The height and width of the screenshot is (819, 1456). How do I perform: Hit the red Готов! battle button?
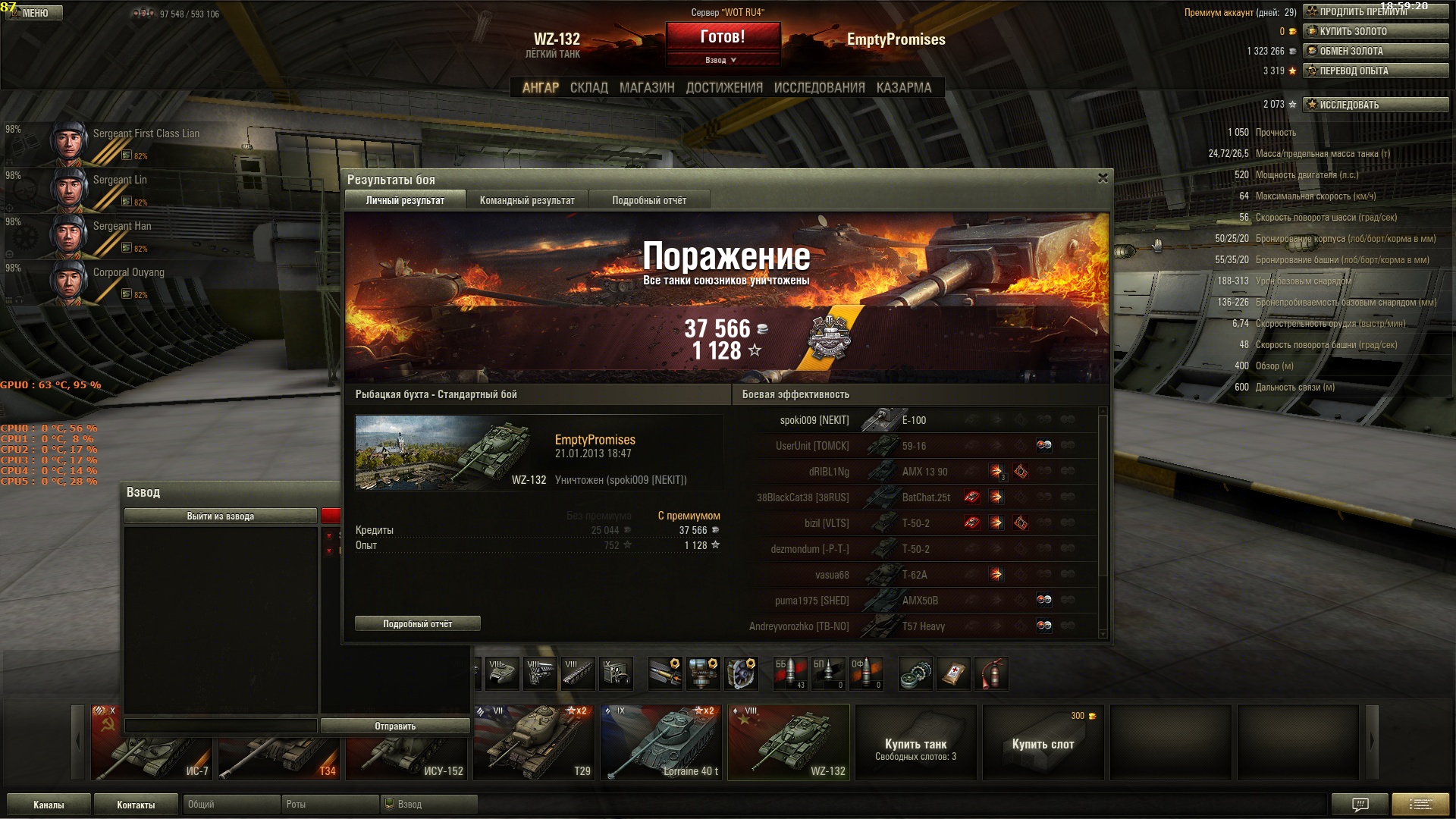point(723,37)
